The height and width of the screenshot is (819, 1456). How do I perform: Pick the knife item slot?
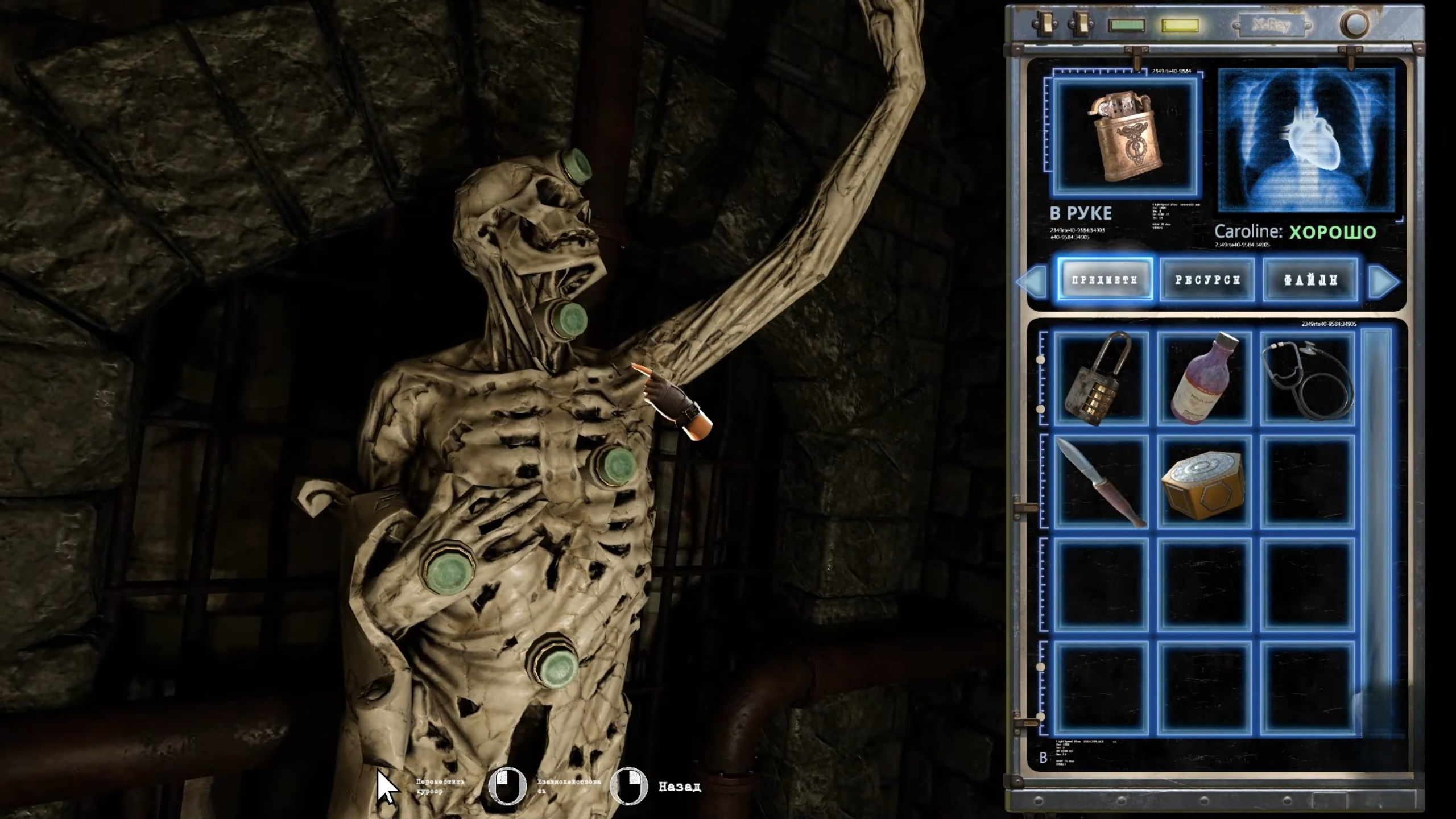(1100, 481)
